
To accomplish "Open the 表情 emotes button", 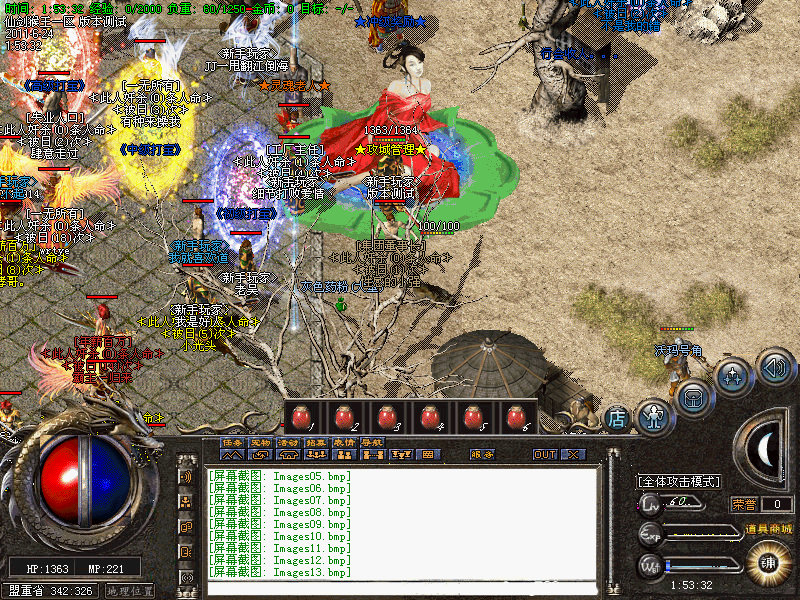I will [344, 442].
